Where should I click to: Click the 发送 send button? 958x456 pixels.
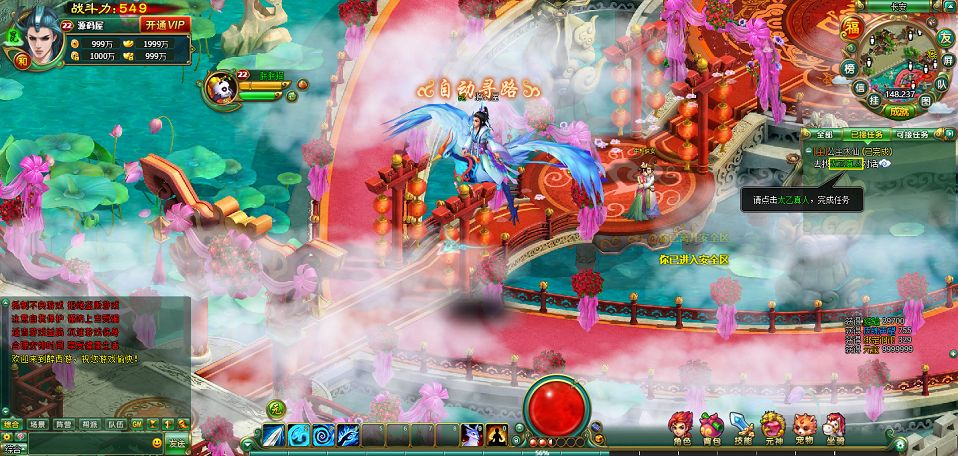click(x=177, y=442)
